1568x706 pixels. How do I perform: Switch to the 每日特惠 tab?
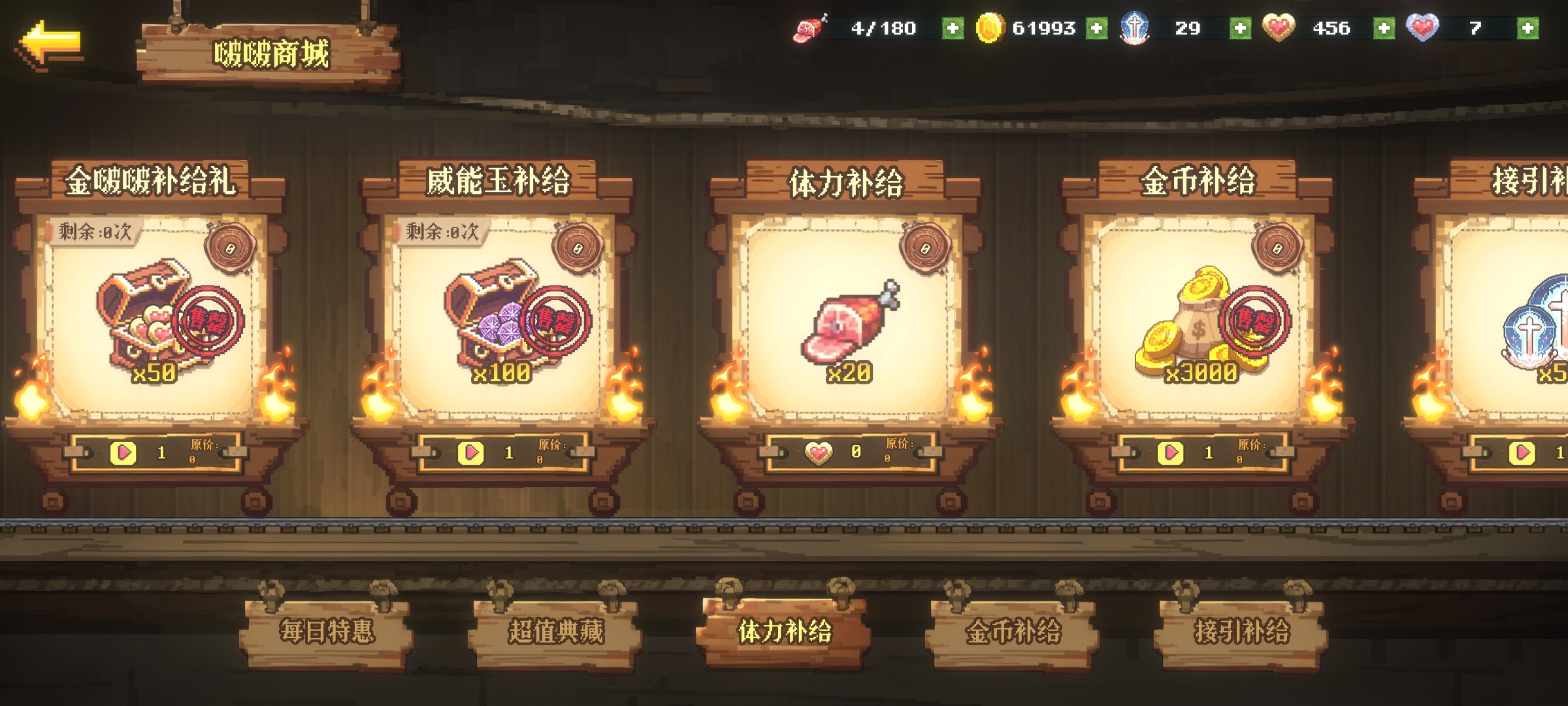(x=327, y=631)
